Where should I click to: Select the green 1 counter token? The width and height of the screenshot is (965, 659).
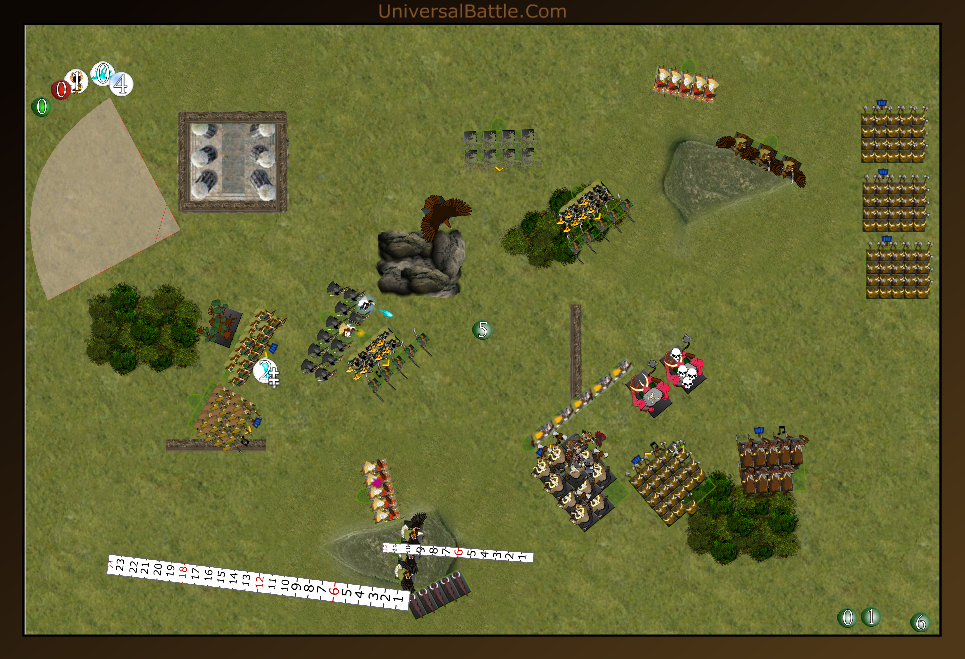tap(870, 617)
